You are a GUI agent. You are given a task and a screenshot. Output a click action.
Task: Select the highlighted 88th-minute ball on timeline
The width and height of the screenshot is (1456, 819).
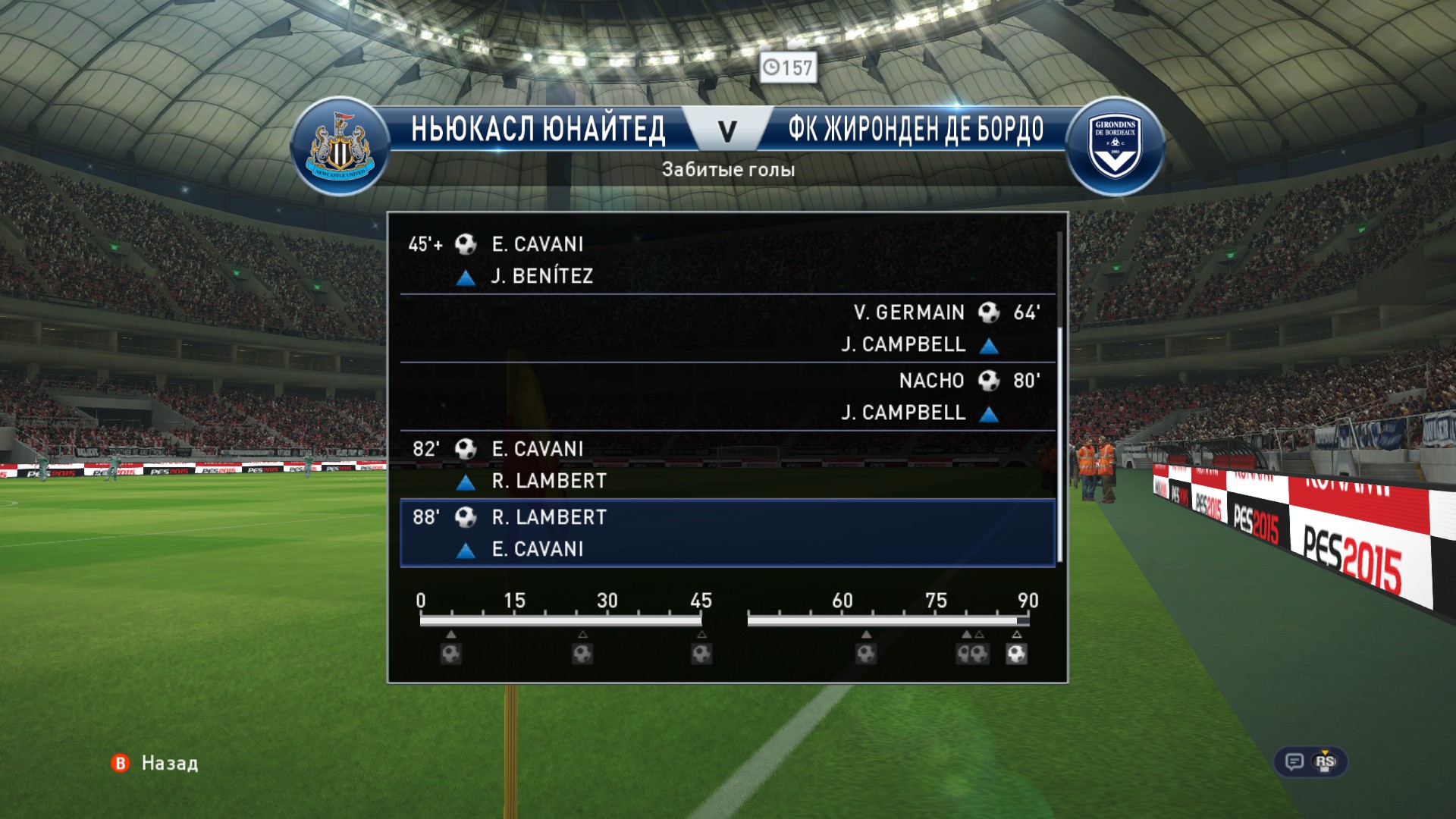point(1016,654)
